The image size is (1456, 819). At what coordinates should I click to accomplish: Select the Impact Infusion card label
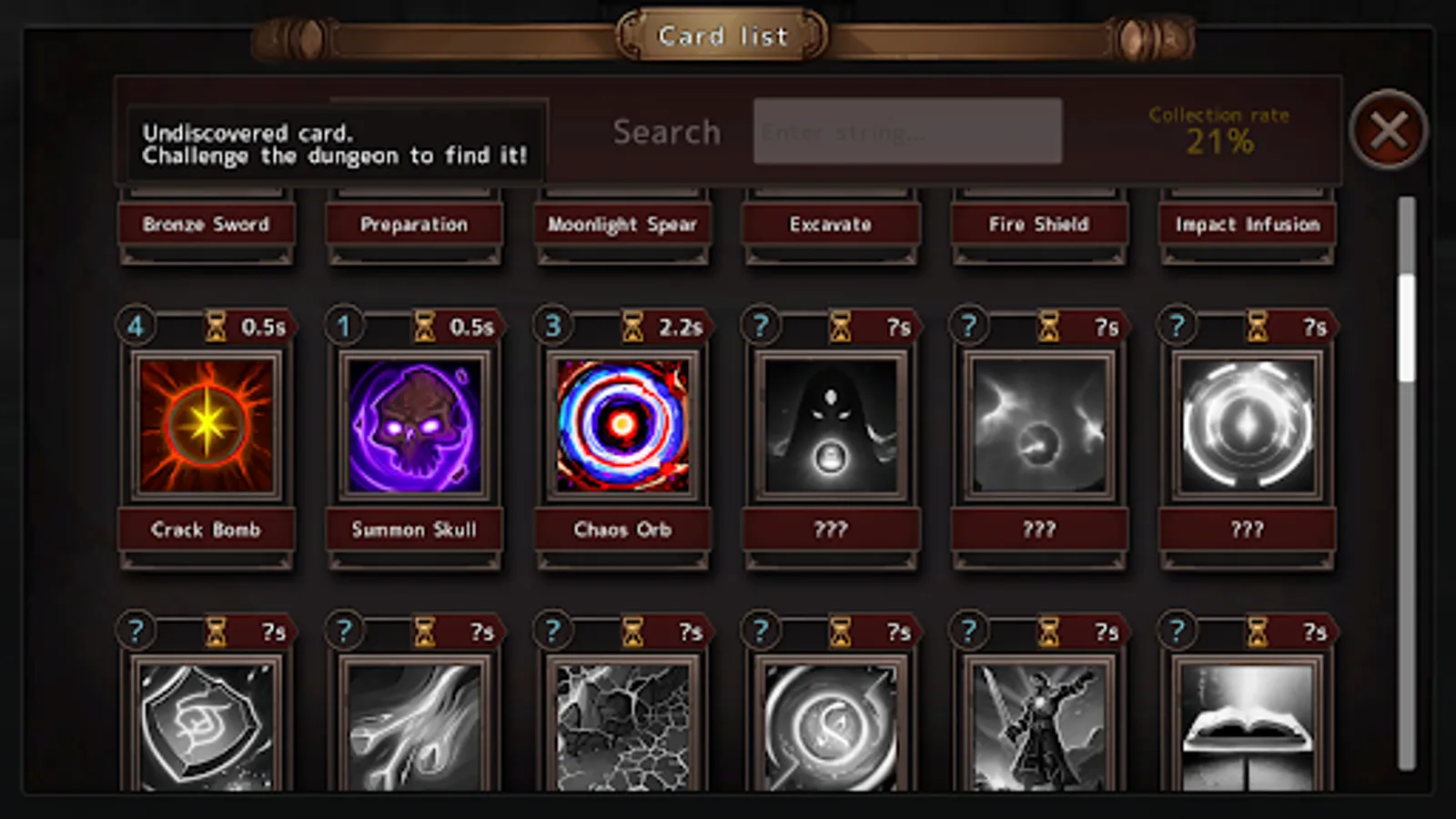(1248, 225)
